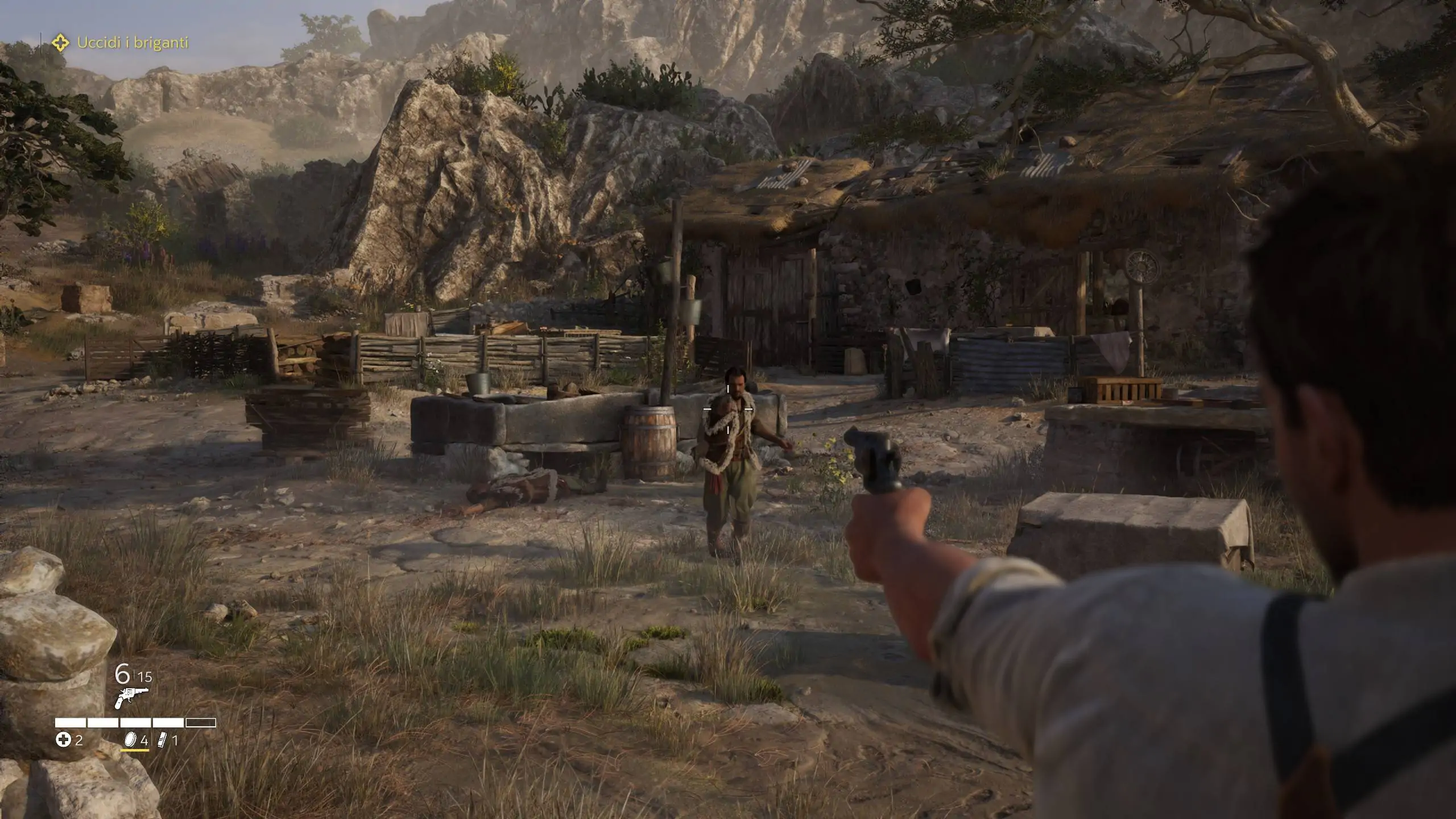Select the coin throwable icon
This screenshot has height=819, width=1456.
click(x=131, y=740)
